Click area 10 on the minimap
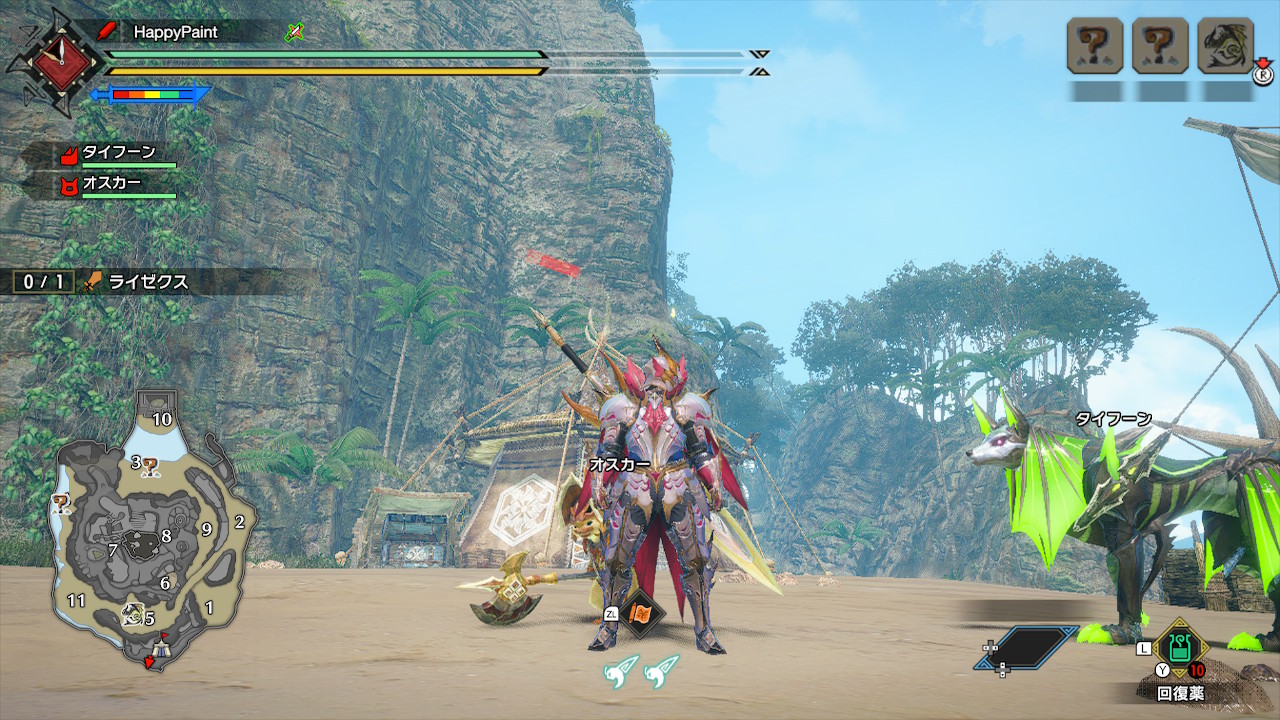Viewport: 1280px width, 720px height. 161,418
